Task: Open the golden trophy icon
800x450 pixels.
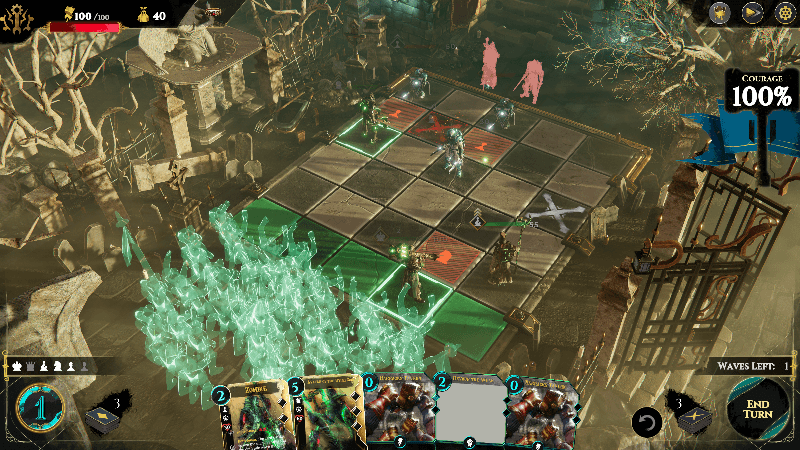Action: point(720,12)
